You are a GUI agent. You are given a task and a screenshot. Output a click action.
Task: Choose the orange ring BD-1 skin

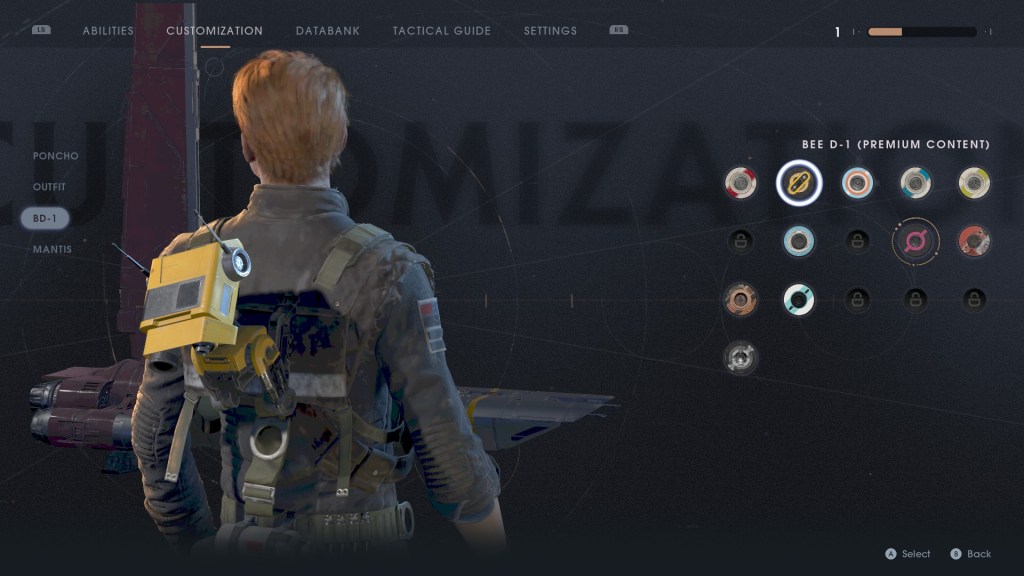857,183
